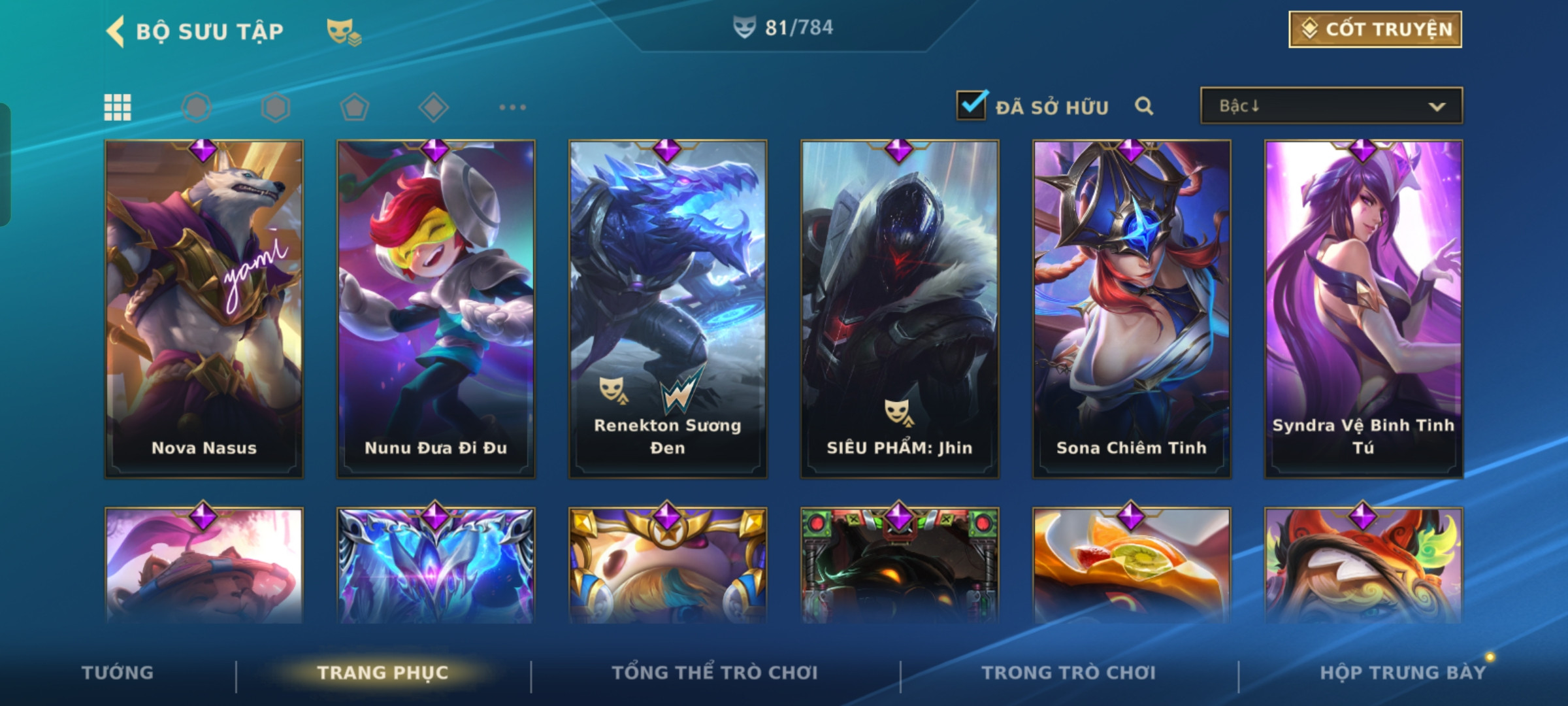1568x706 pixels.
Task: Pick Syndra Vệ Binh Tinh Tú card
Action: tap(1364, 309)
